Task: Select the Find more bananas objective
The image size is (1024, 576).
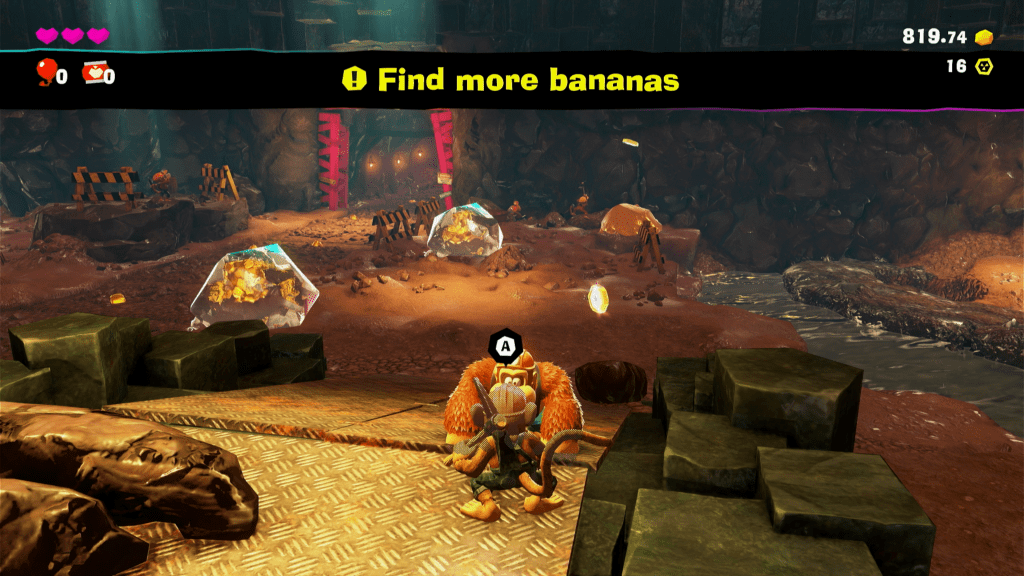Action: tap(511, 80)
